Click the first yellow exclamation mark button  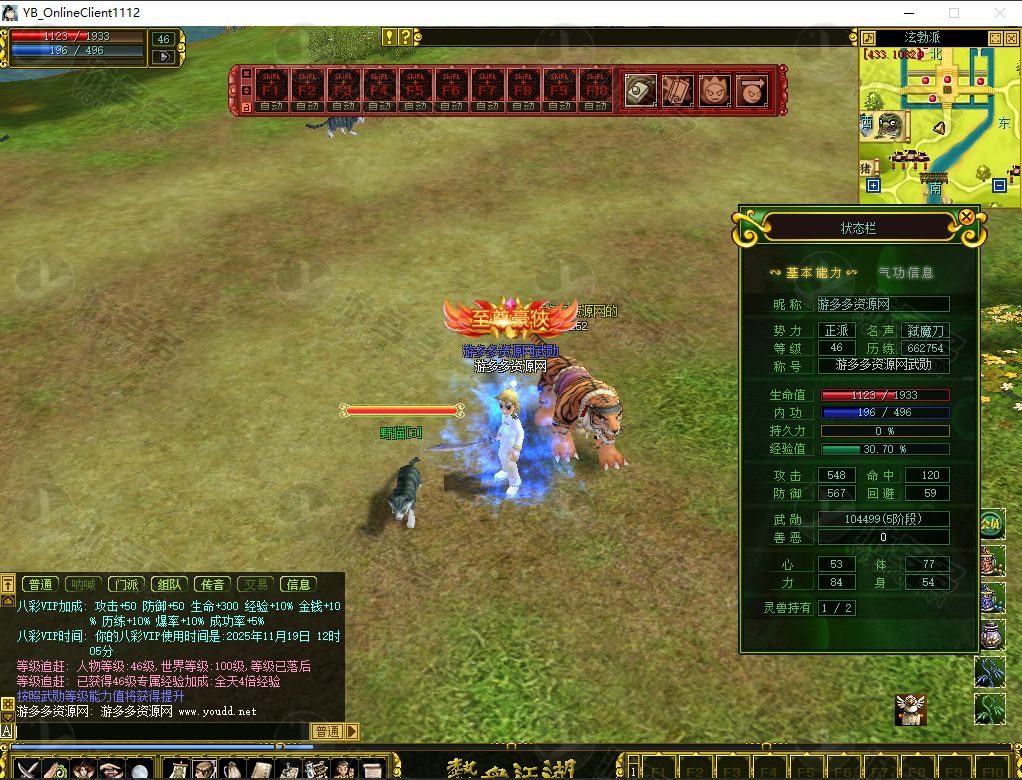(389, 37)
